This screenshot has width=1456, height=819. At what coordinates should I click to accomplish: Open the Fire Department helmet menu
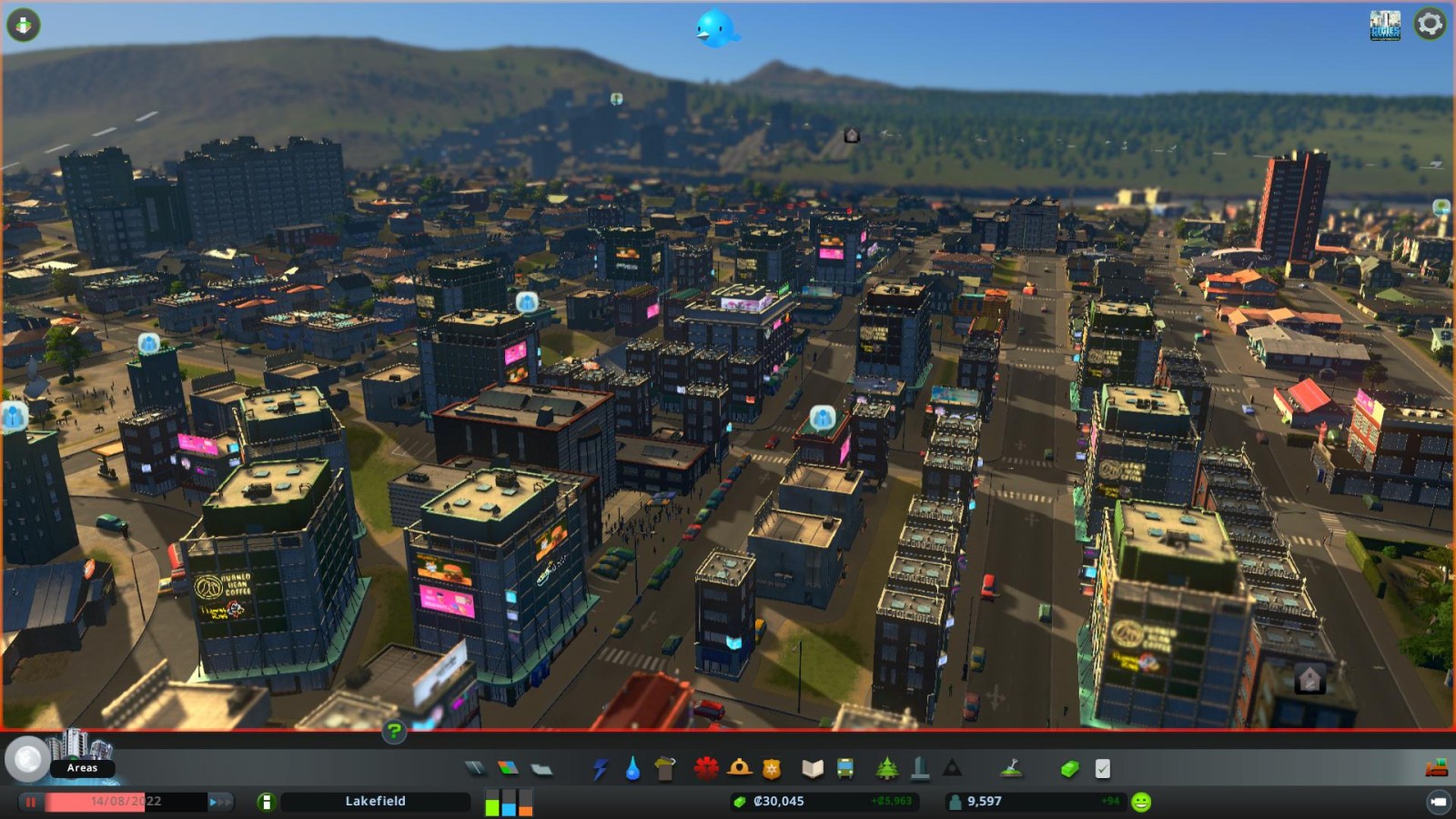click(x=739, y=769)
